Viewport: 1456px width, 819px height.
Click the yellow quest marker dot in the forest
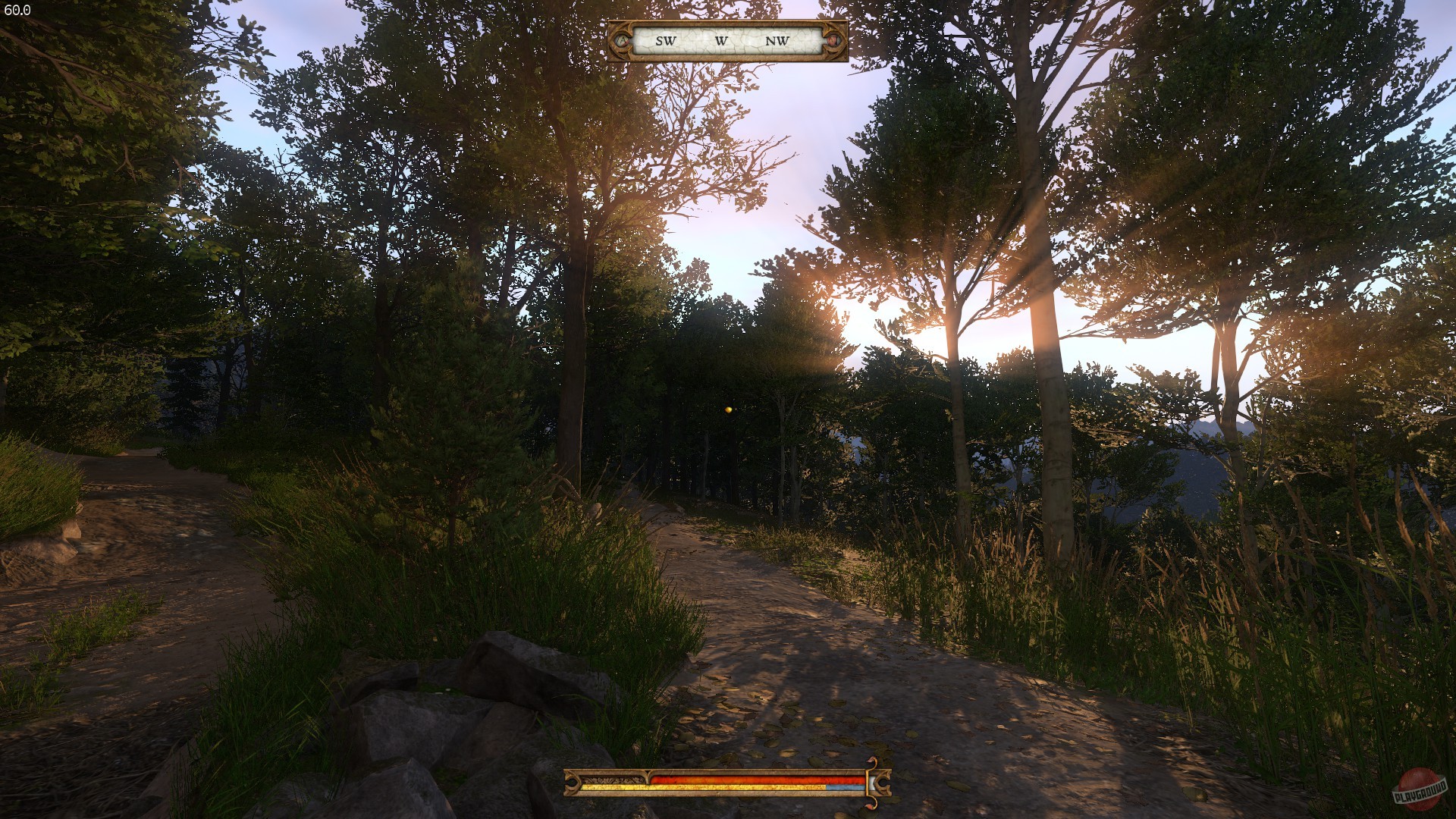pos(727,408)
